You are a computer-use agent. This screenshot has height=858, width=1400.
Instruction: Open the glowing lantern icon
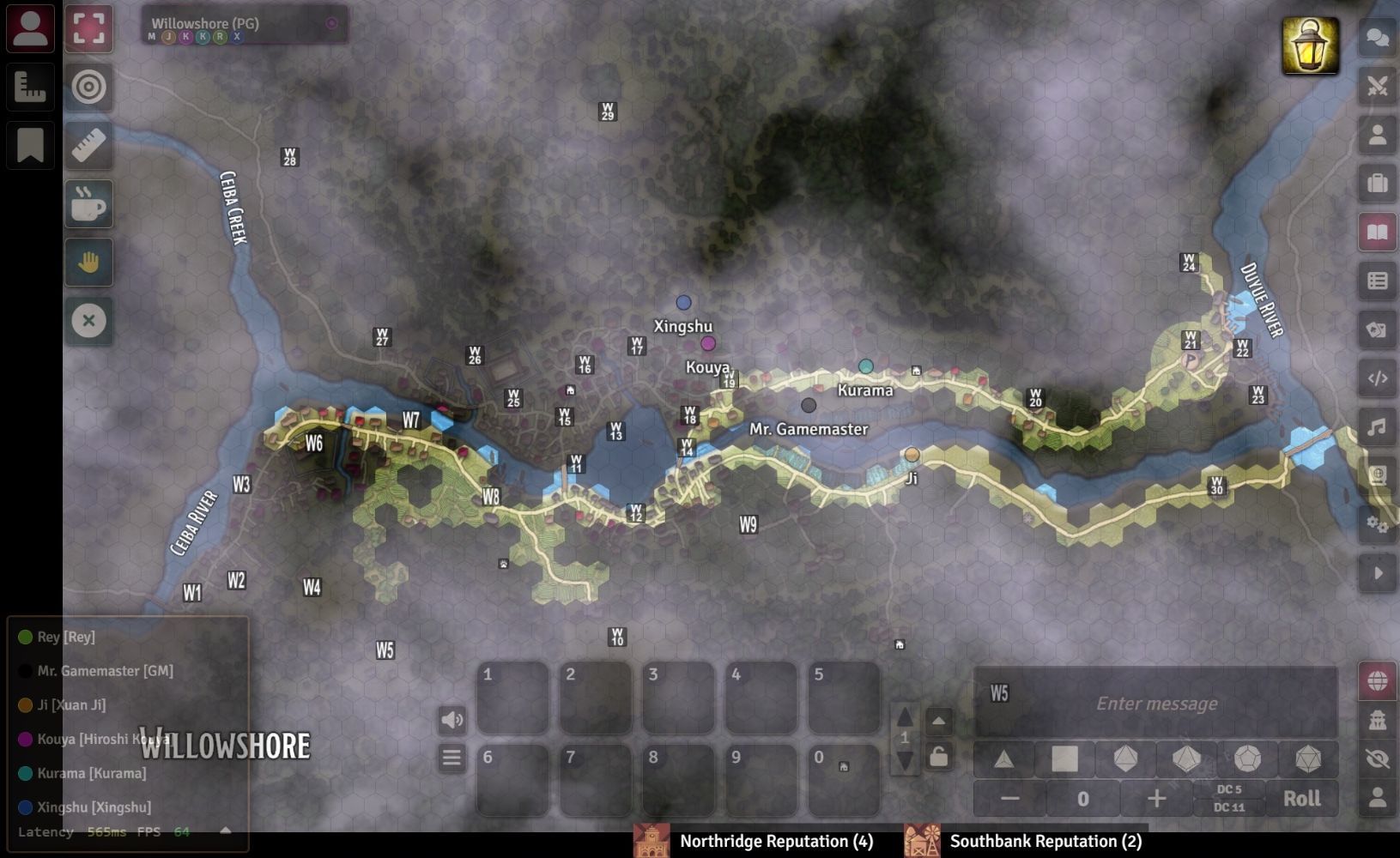click(1310, 45)
